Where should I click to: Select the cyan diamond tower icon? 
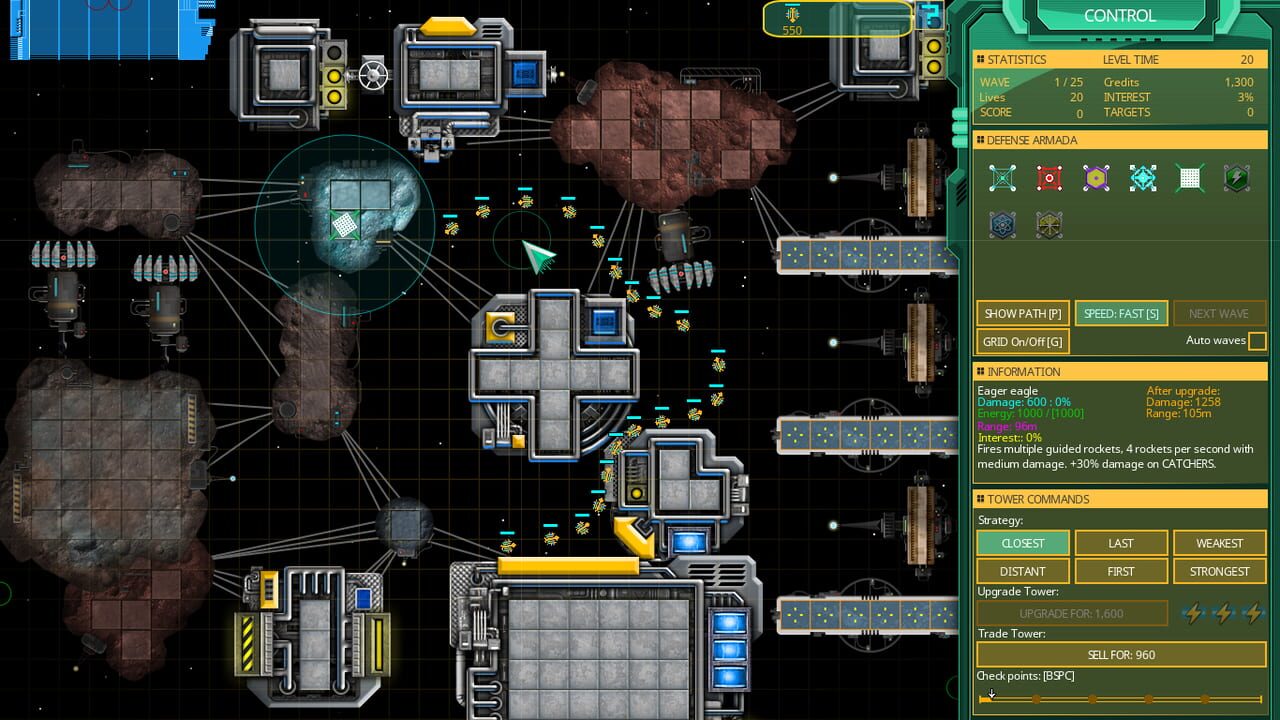1143,177
